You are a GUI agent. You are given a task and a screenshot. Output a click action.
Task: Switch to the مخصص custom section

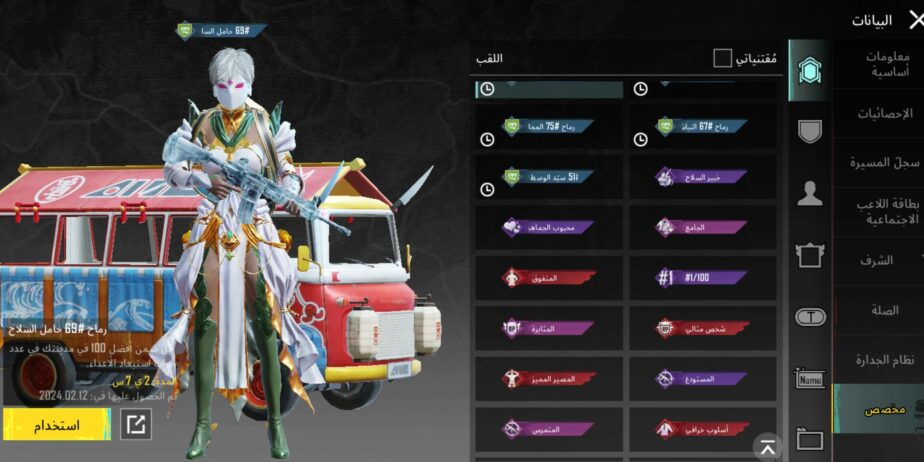[879, 409]
